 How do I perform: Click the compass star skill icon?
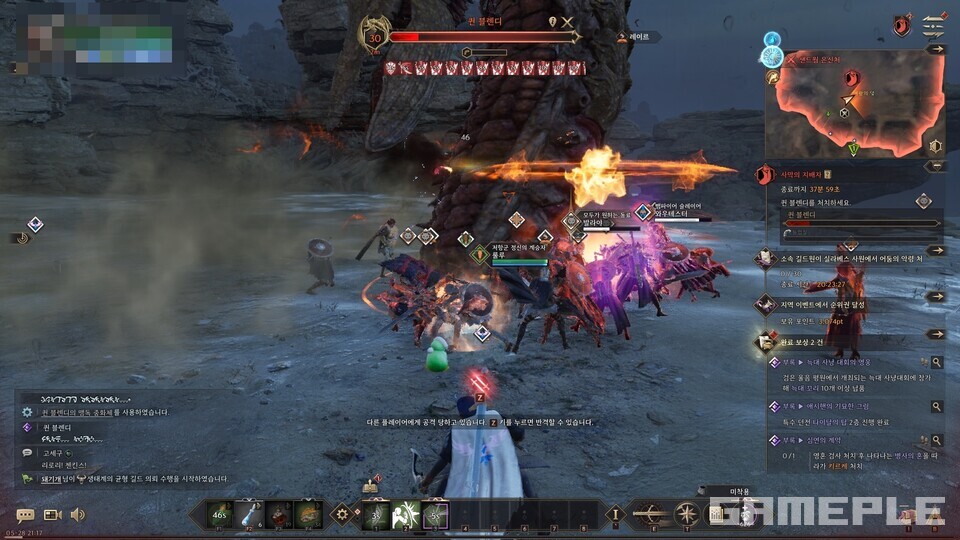coord(687,514)
